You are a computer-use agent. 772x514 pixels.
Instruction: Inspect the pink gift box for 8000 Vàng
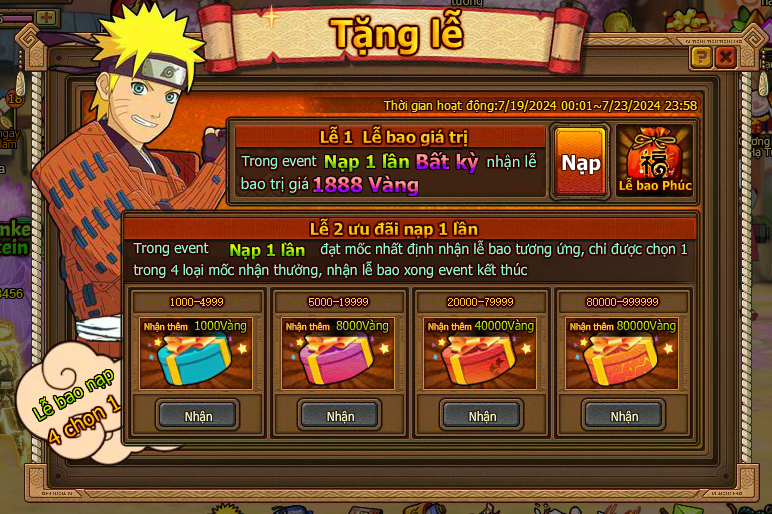[x=339, y=360]
